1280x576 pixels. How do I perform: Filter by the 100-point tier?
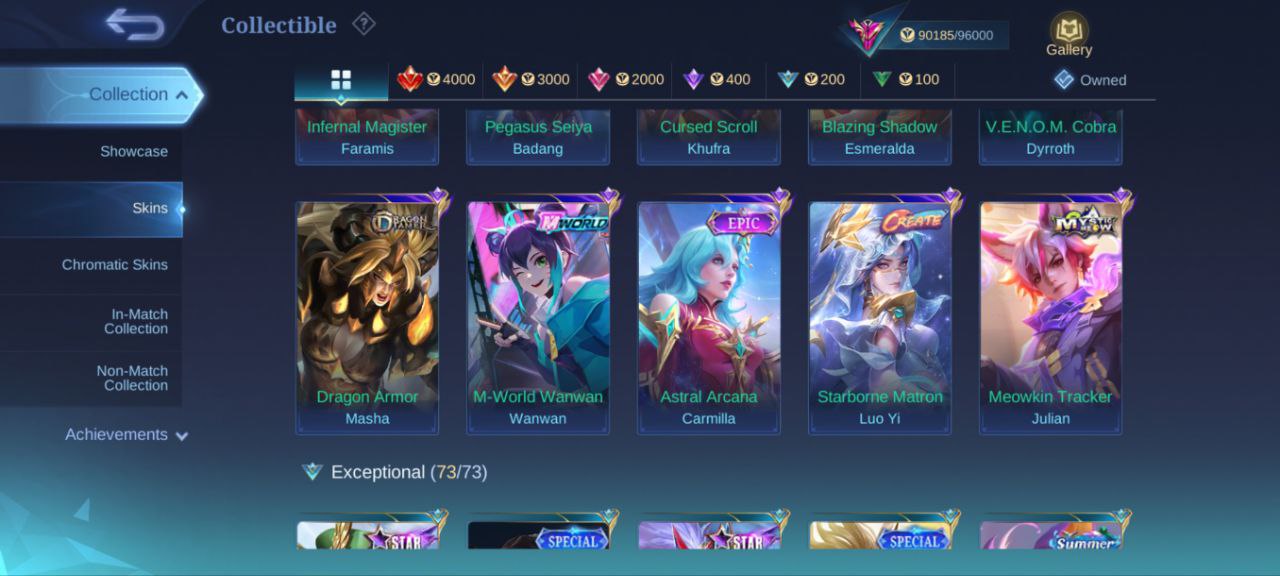click(x=906, y=79)
